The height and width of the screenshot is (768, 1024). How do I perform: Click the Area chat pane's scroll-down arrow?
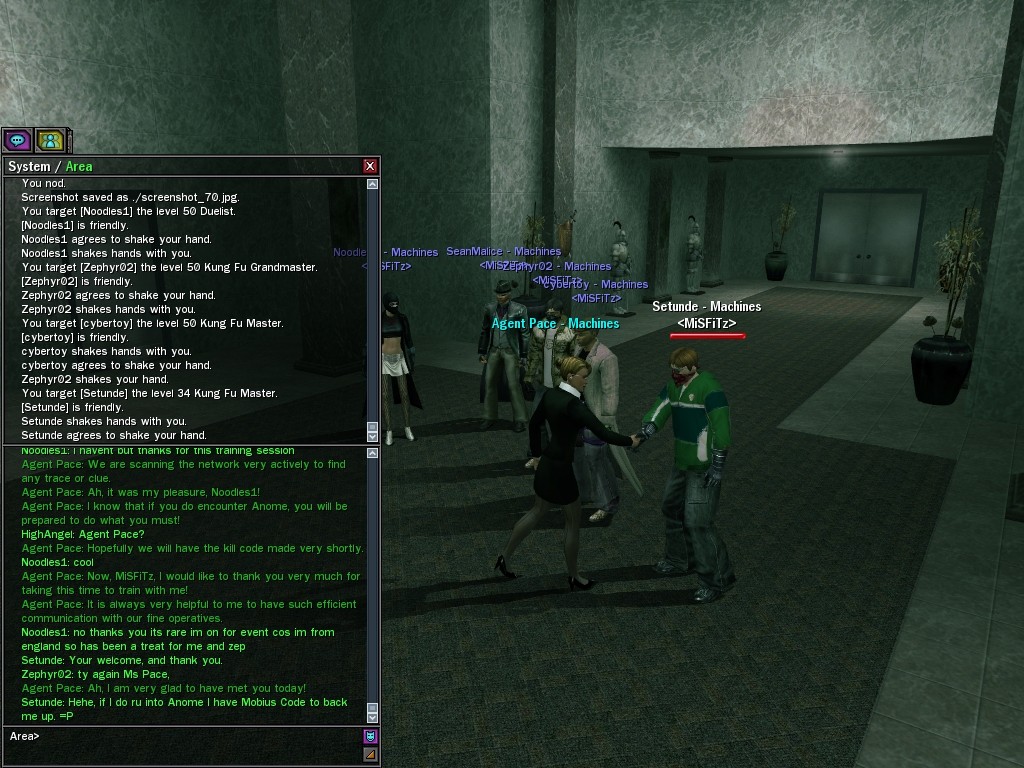click(373, 717)
